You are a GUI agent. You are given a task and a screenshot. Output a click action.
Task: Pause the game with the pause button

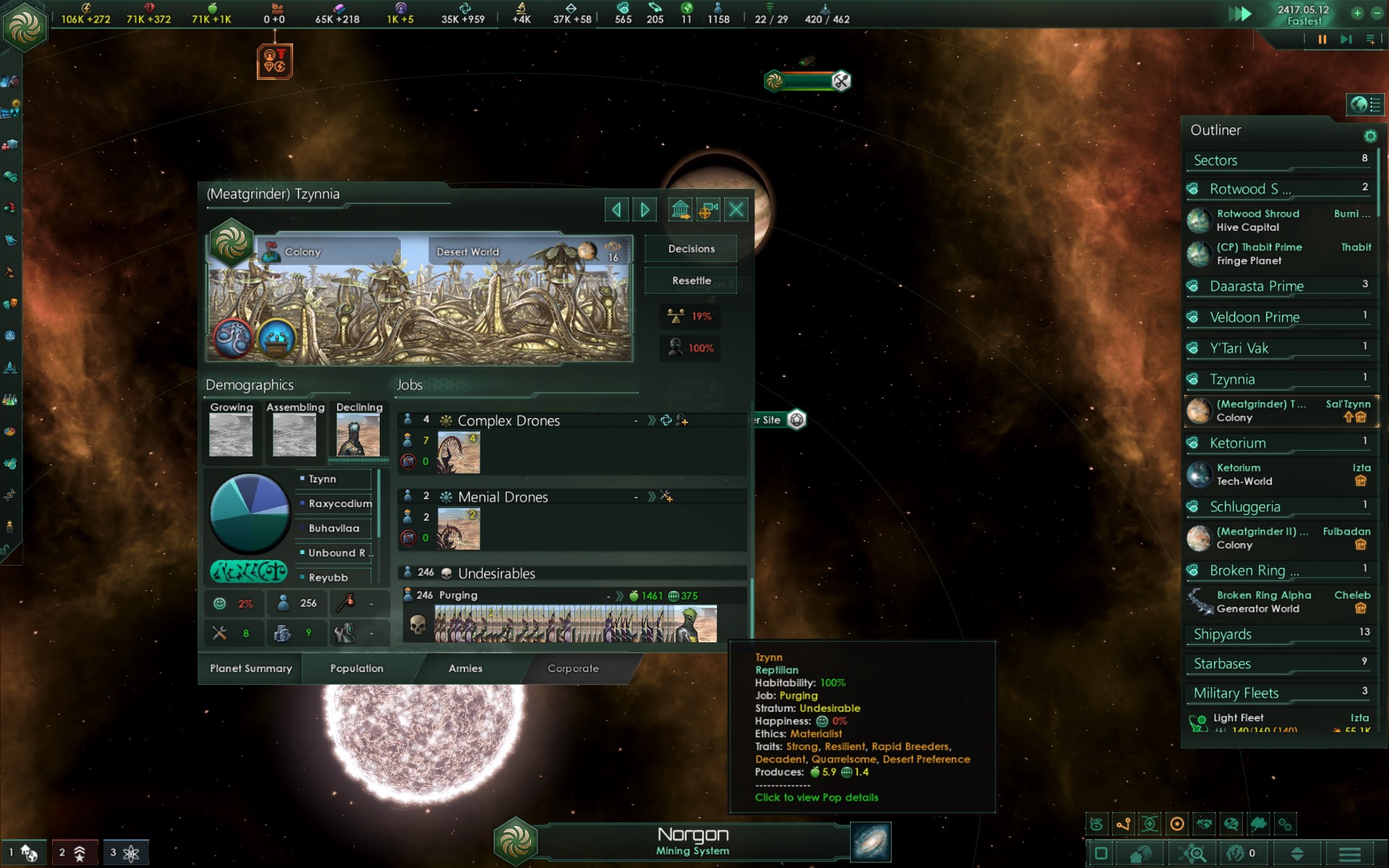1322,40
